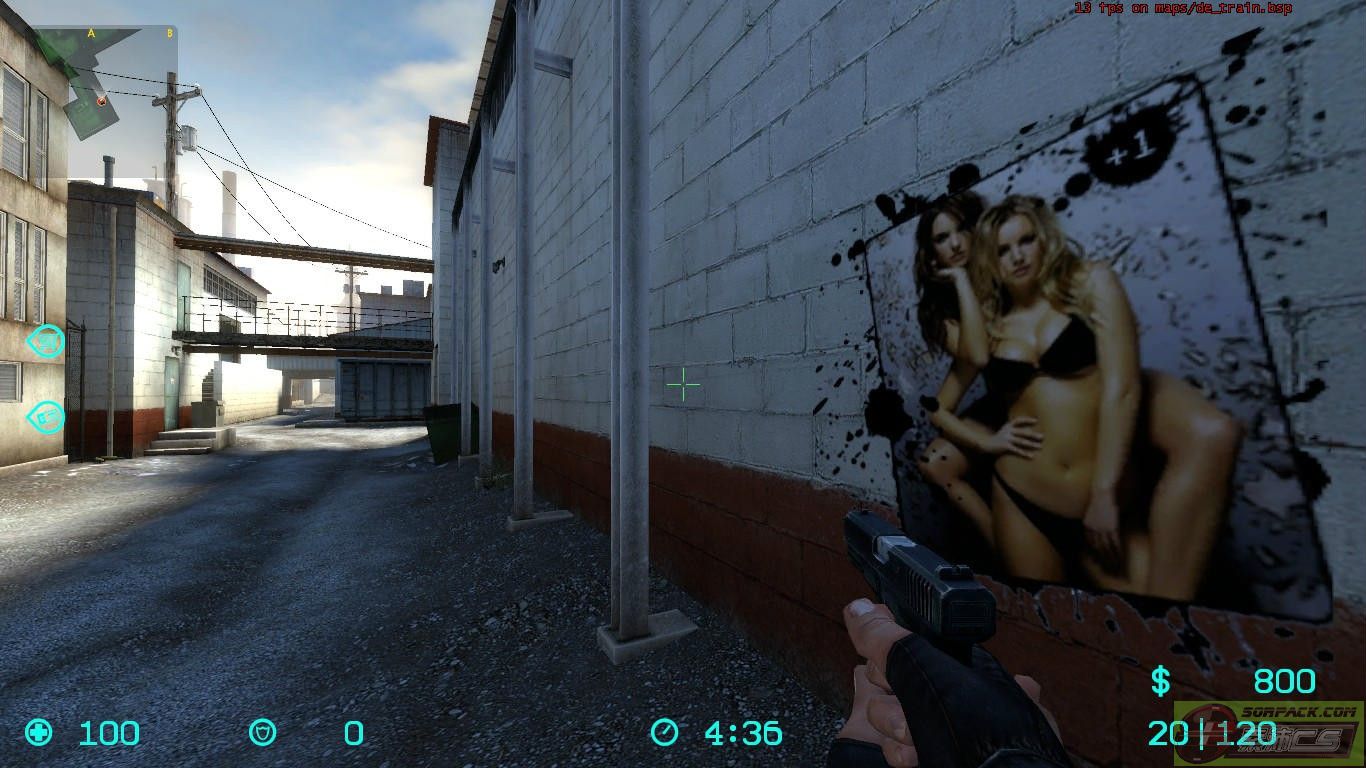Click the C4 bomb status icon
This screenshot has width=1366, height=768.
(46, 416)
